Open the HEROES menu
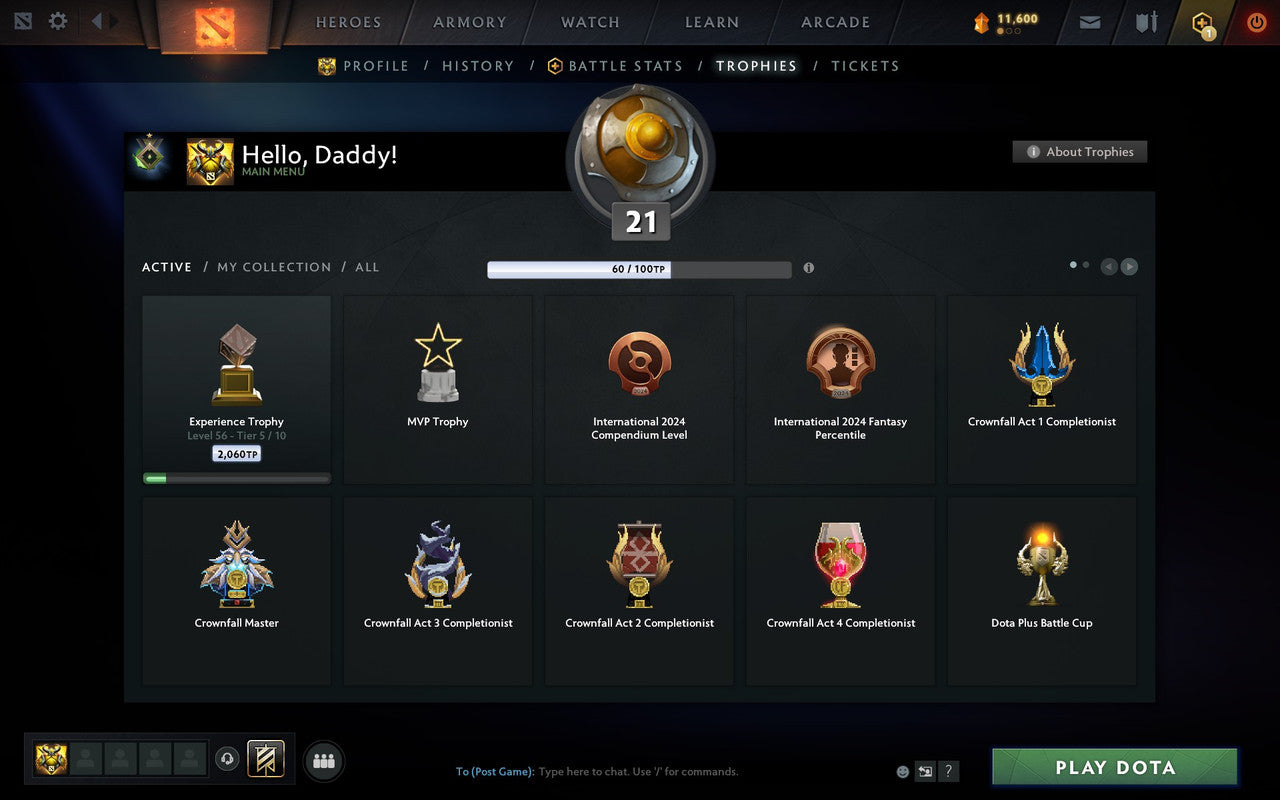This screenshot has height=800, width=1280. click(348, 21)
